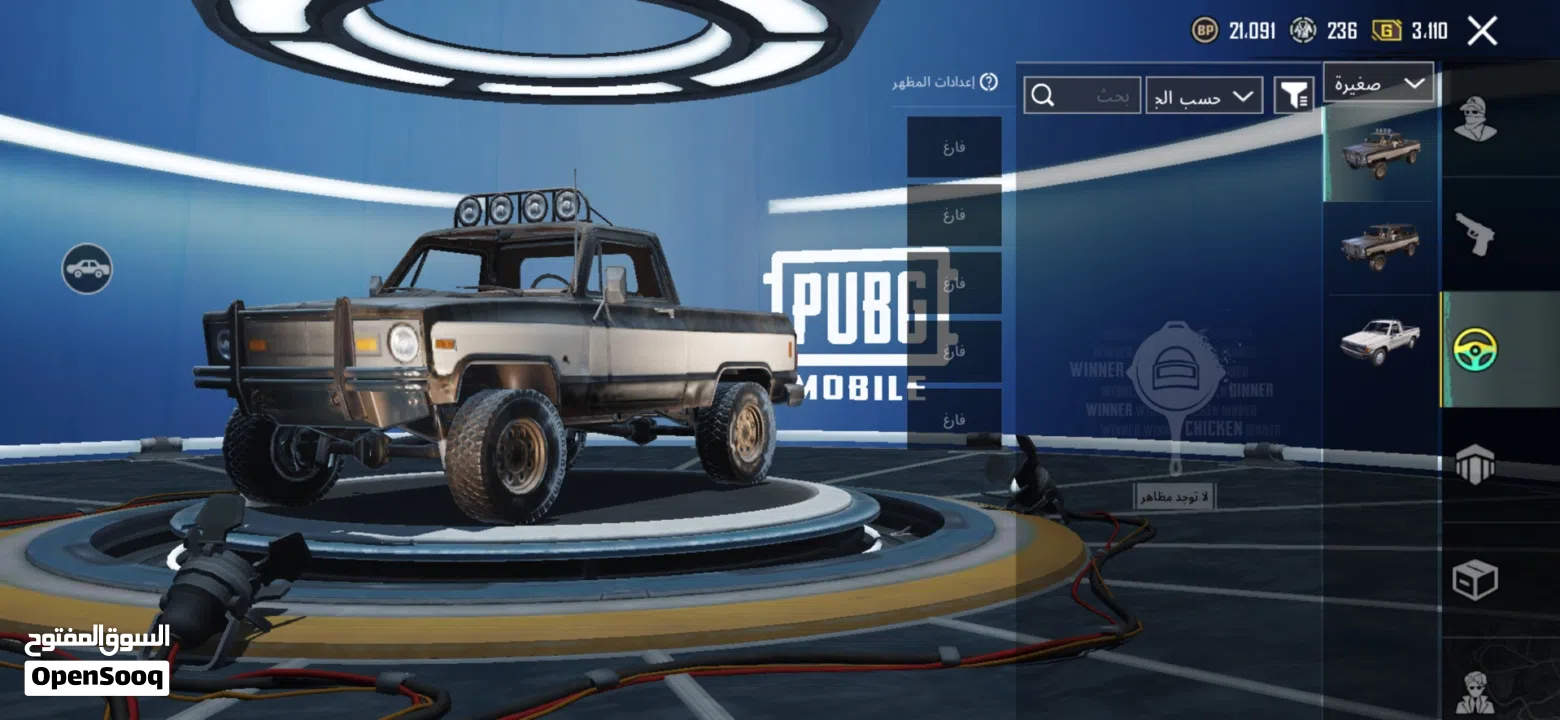Select the steering wheel vehicles tab
The image size is (1560, 720).
pos(1475,349)
